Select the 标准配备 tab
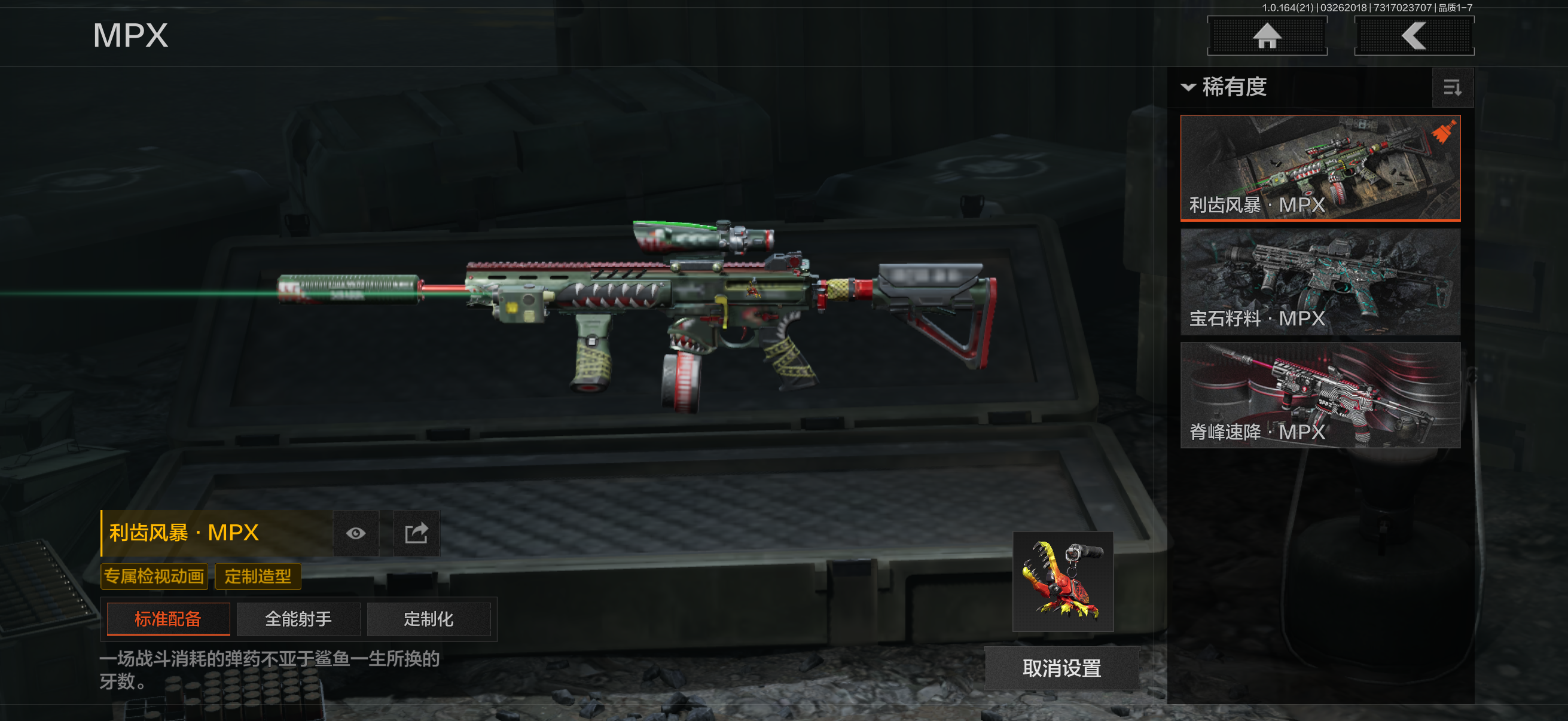The height and width of the screenshot is (721, 1568). tap(168, 619)
